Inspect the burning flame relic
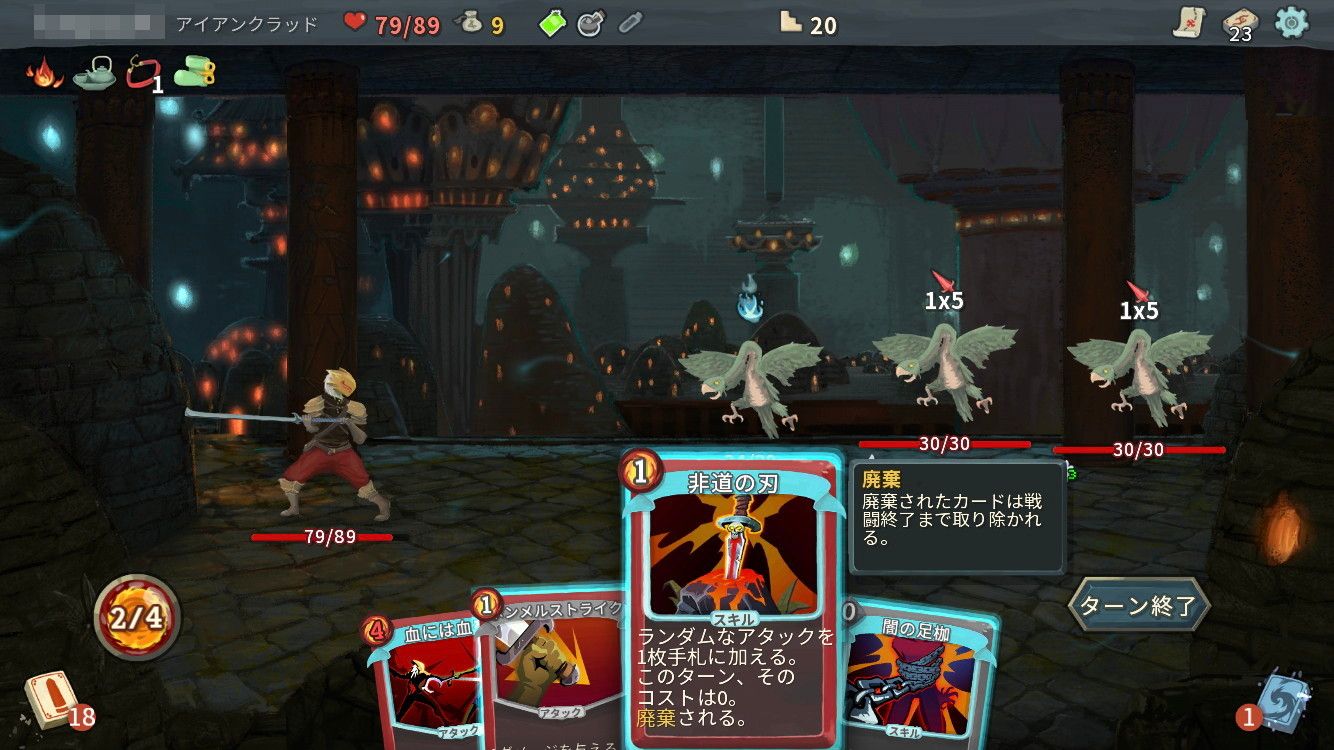The image size is (1334, 750). (x=45, y=73)
